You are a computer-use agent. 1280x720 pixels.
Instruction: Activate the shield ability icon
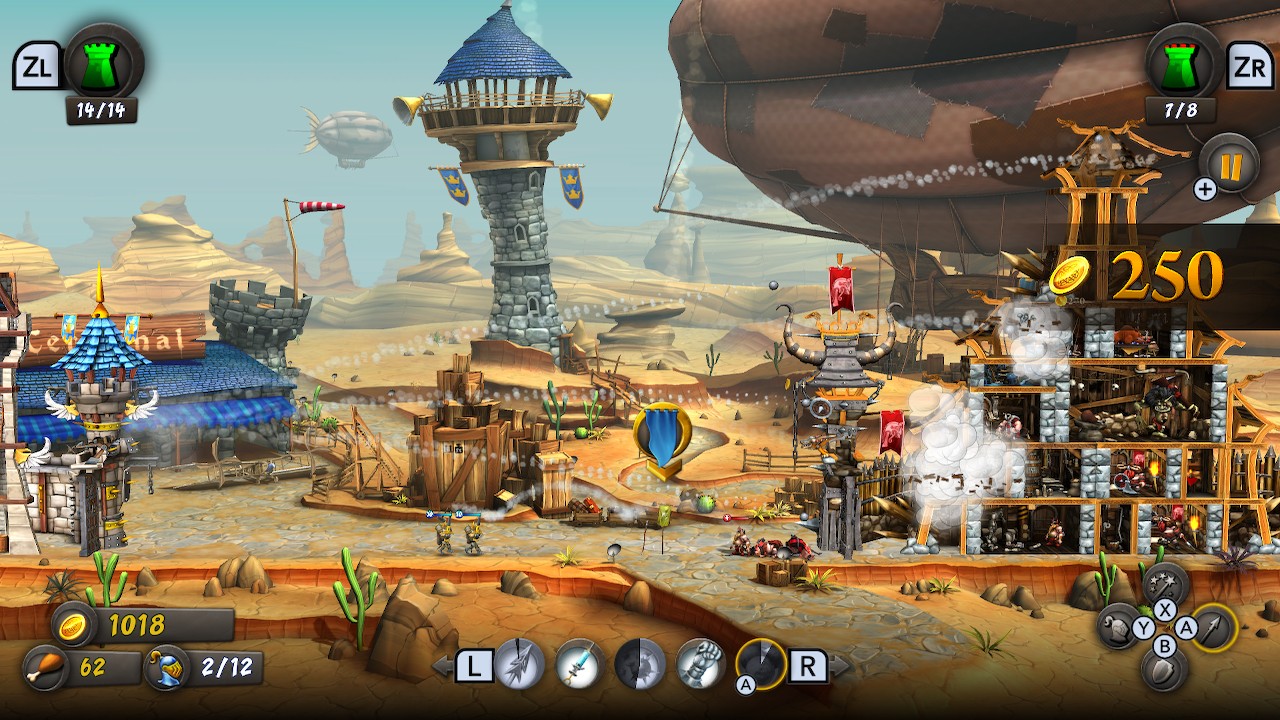[x=1162, y=670]
